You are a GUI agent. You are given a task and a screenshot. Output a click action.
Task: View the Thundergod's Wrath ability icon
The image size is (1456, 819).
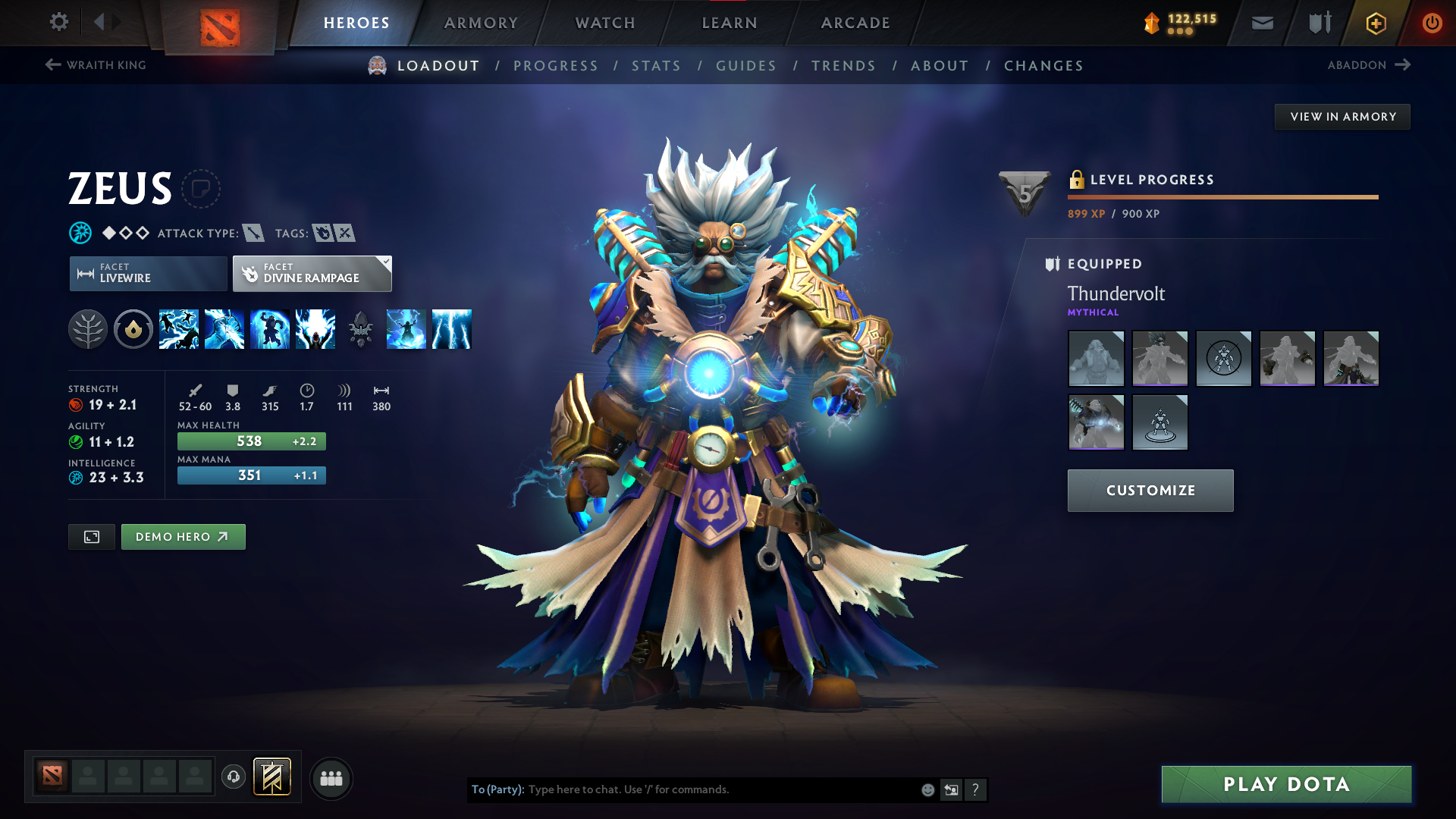315,328
